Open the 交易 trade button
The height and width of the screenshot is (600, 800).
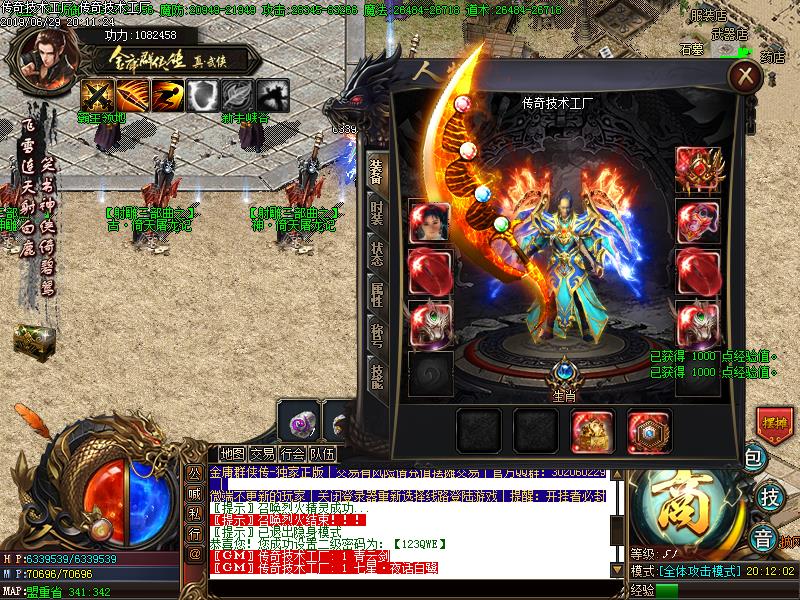coord(262,454)
